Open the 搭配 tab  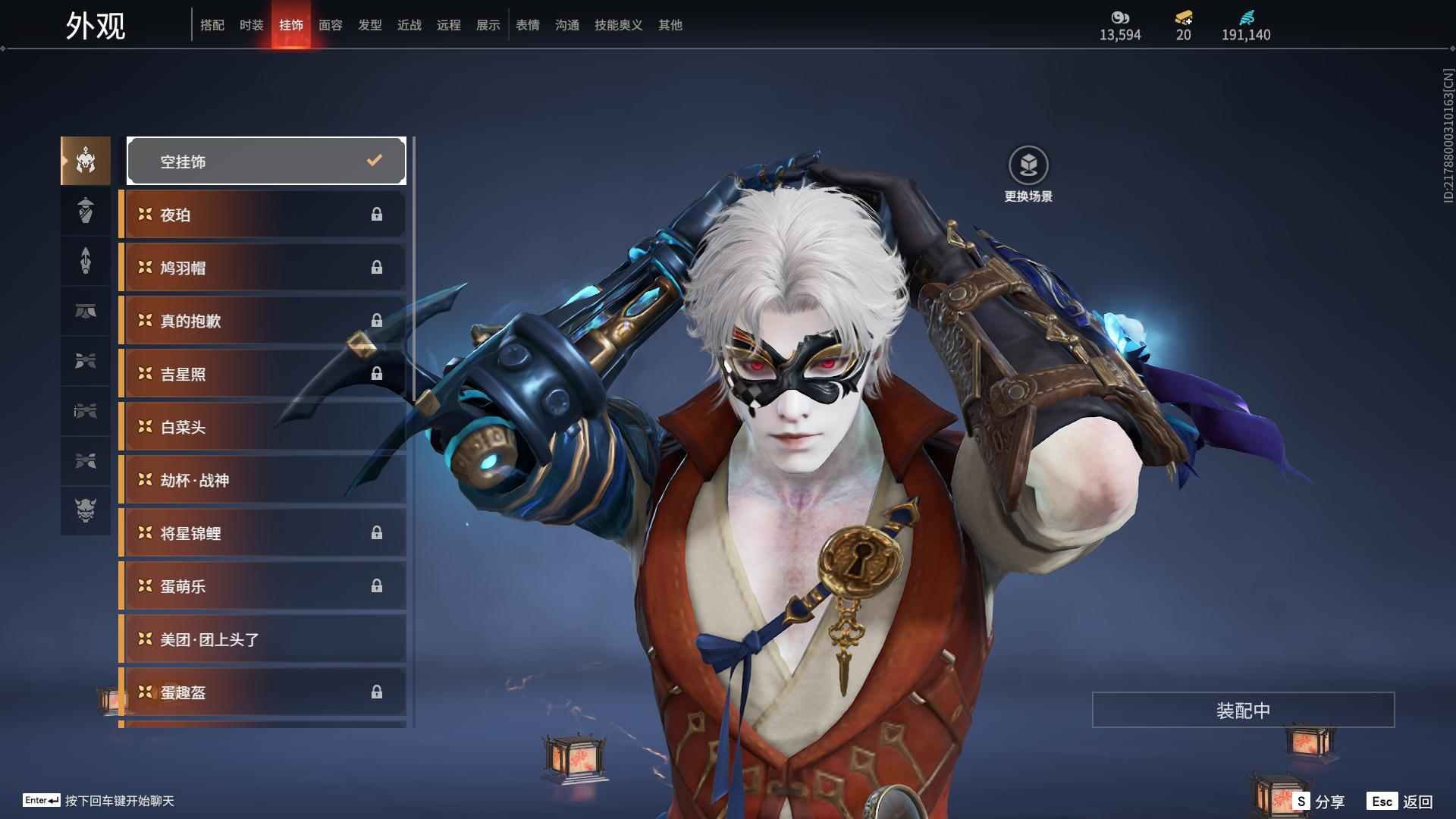(x=212, y=25)
